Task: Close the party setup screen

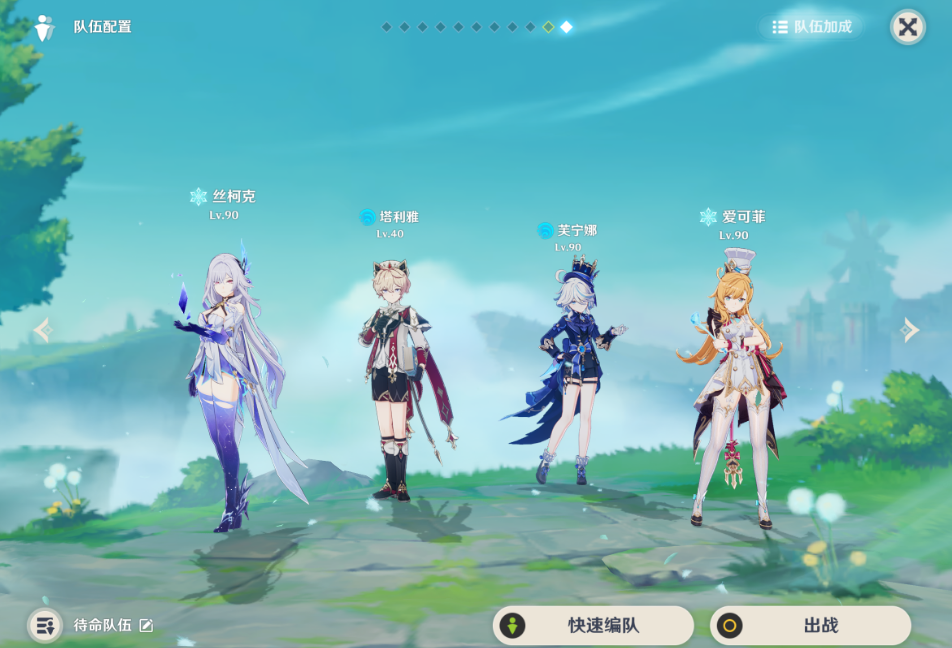Action: pyautogui.click(x=907, y=27)
